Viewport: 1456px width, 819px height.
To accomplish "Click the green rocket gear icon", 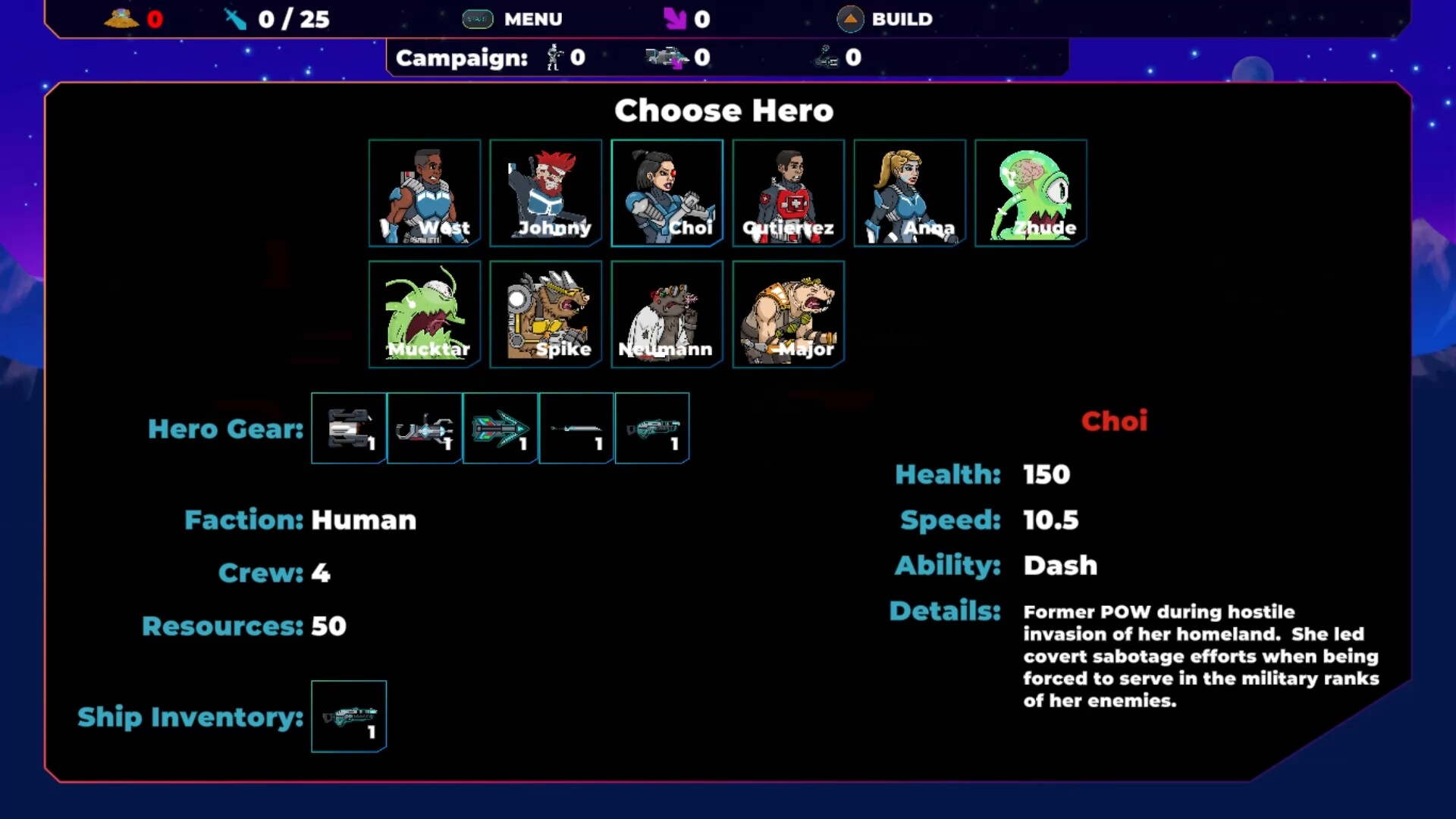I will click(x=500, y=428).
